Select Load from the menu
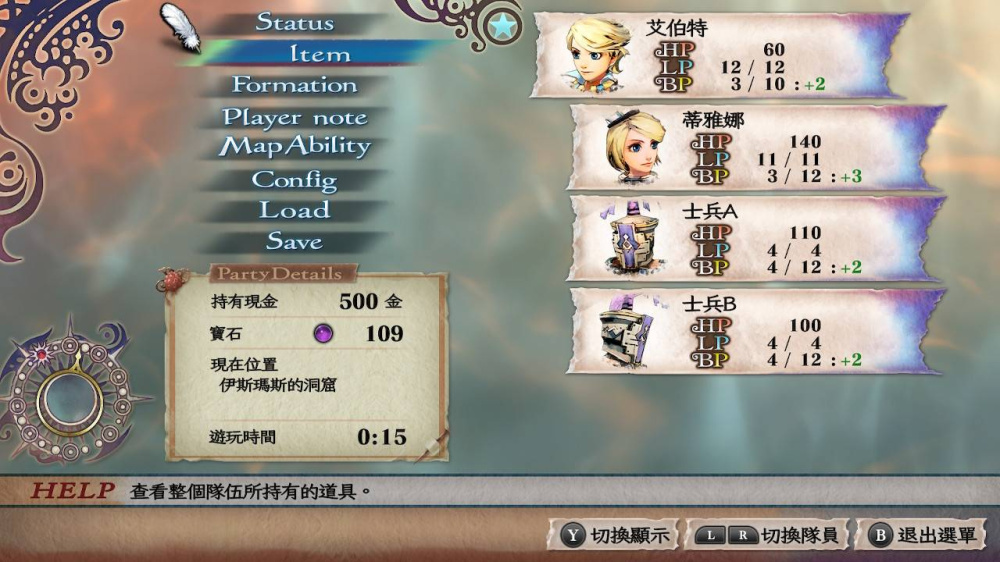The image size is (1000, 562). pos(294,211)
